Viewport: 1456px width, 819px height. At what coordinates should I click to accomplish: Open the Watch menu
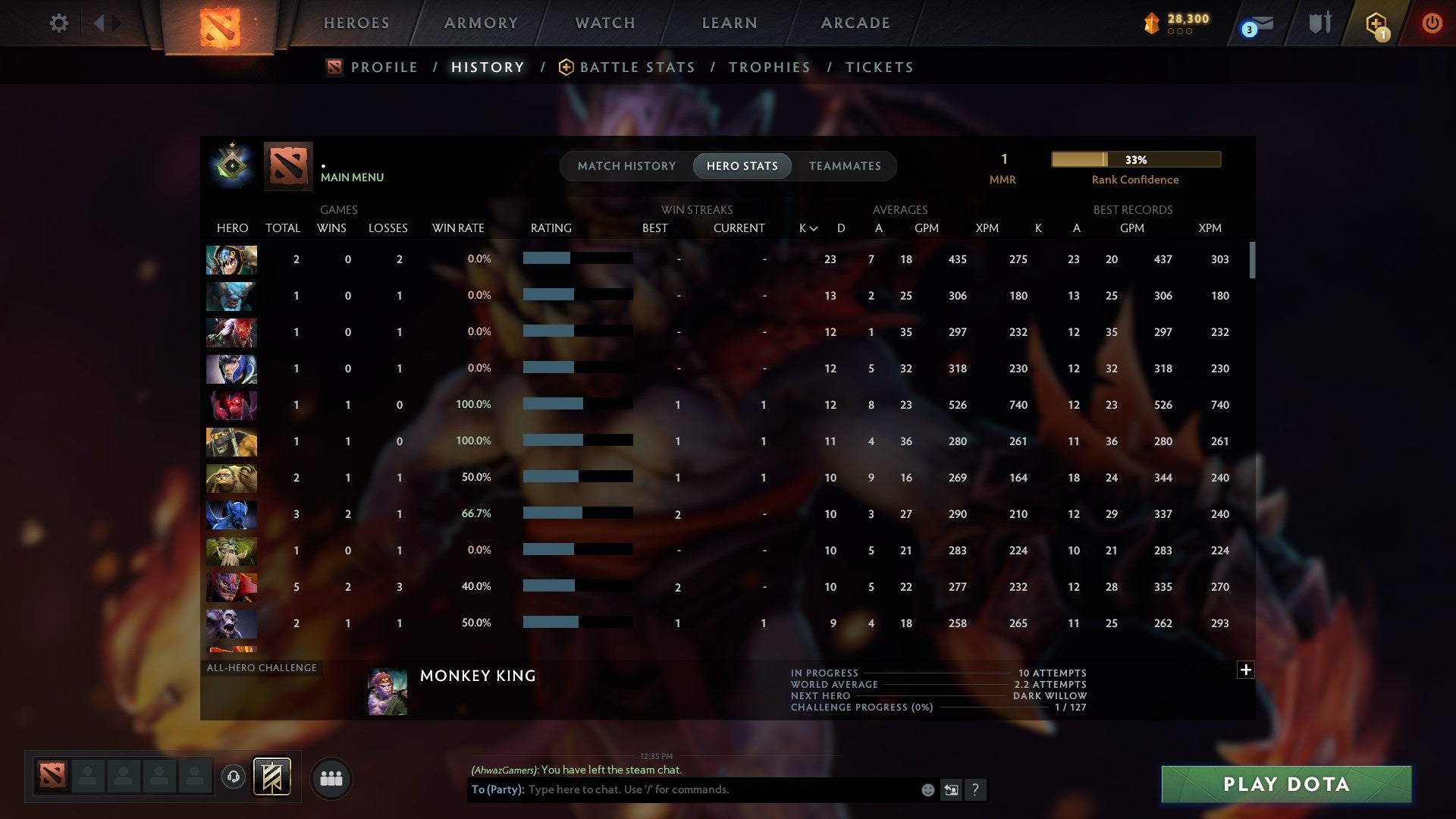click(x=604, y=23)
